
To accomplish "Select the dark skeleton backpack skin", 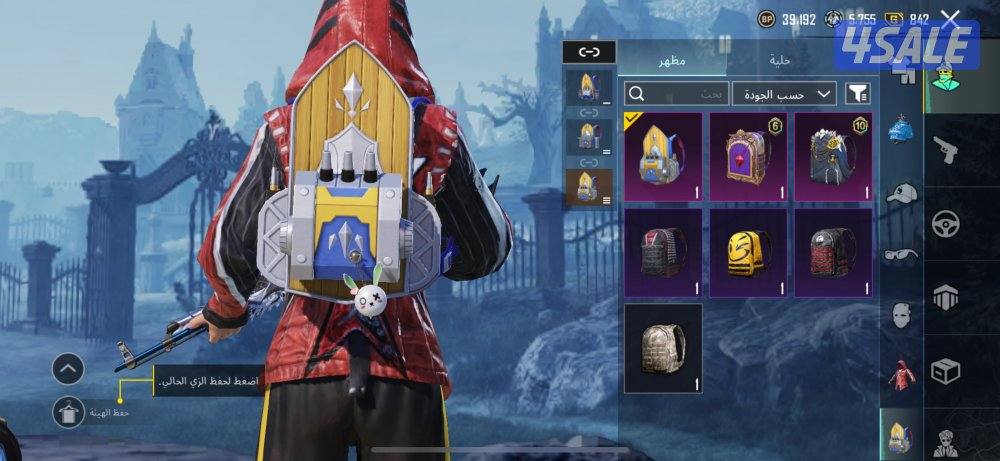I will coord(834,156).
